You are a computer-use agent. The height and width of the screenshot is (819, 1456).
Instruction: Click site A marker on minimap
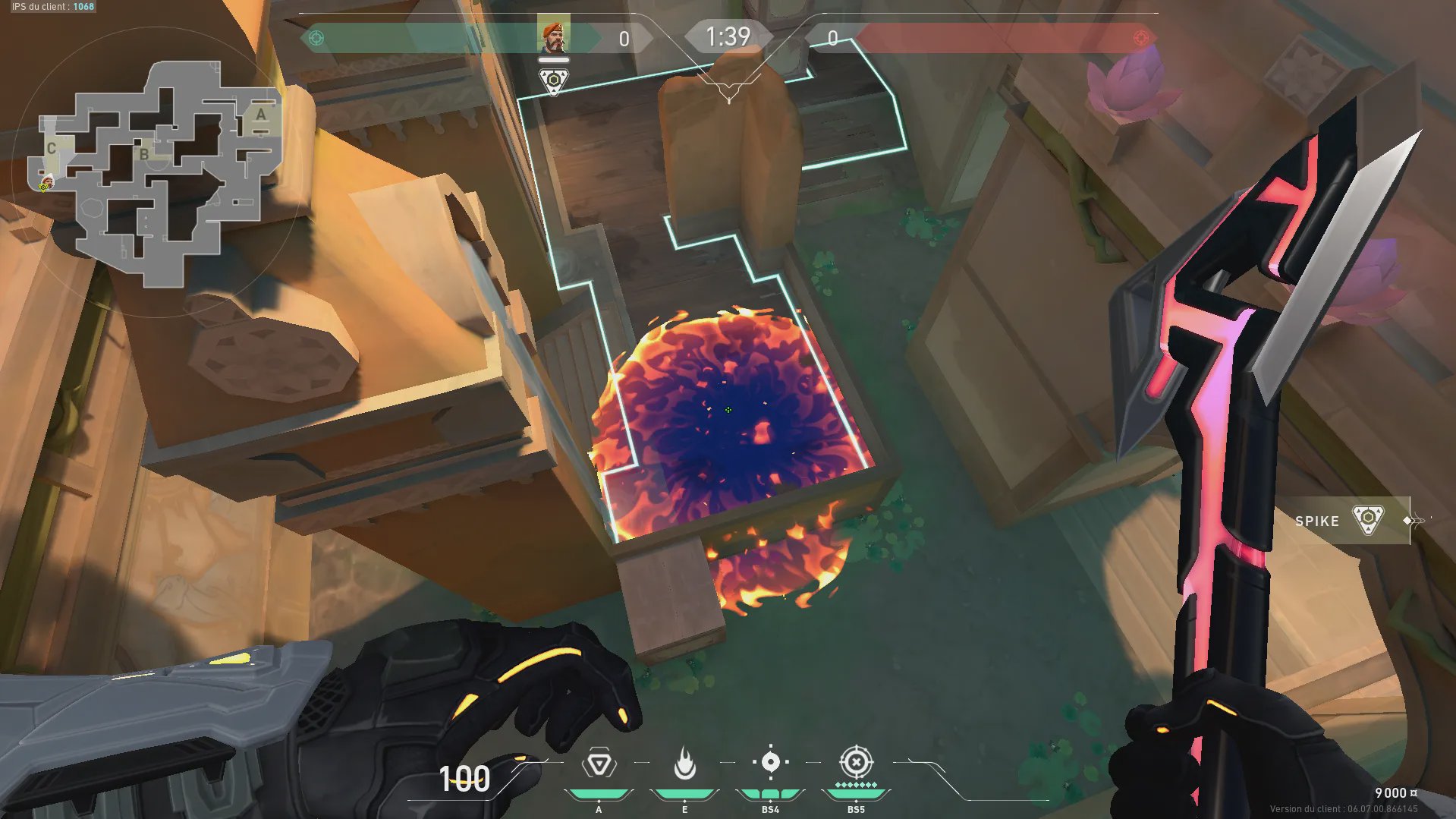pos(261,115)
